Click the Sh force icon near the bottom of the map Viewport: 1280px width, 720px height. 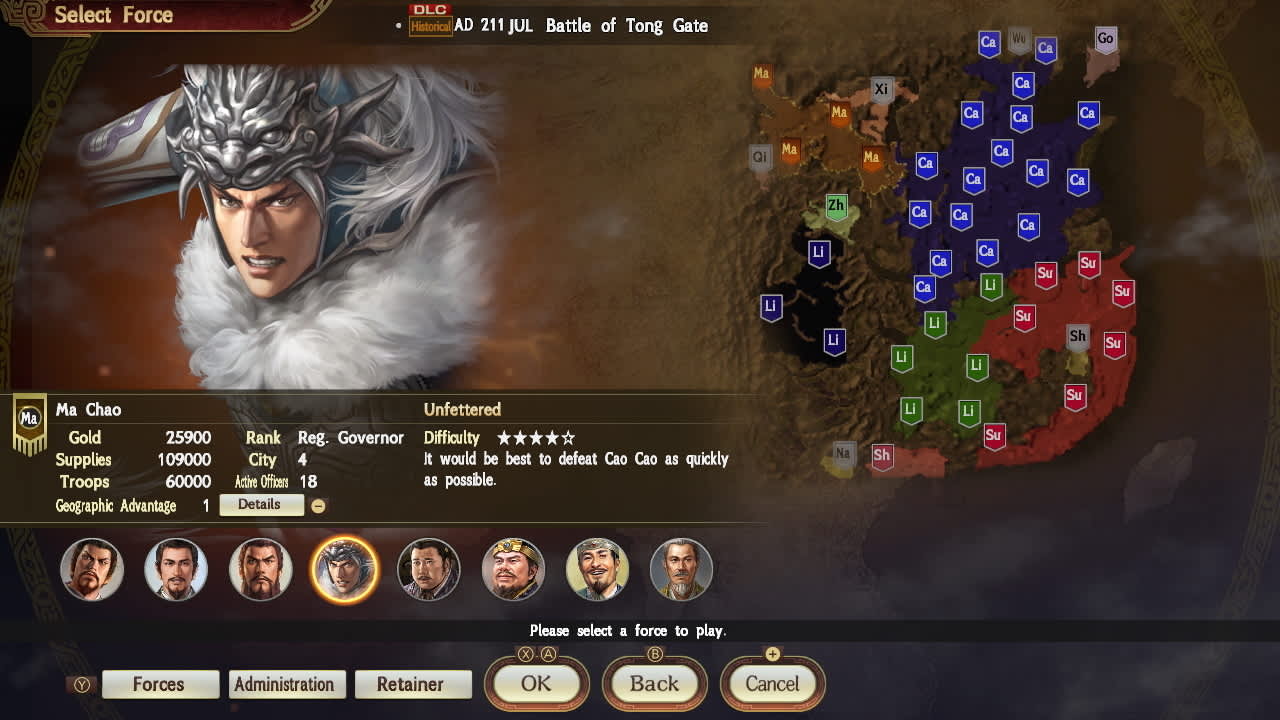[881, 456]
